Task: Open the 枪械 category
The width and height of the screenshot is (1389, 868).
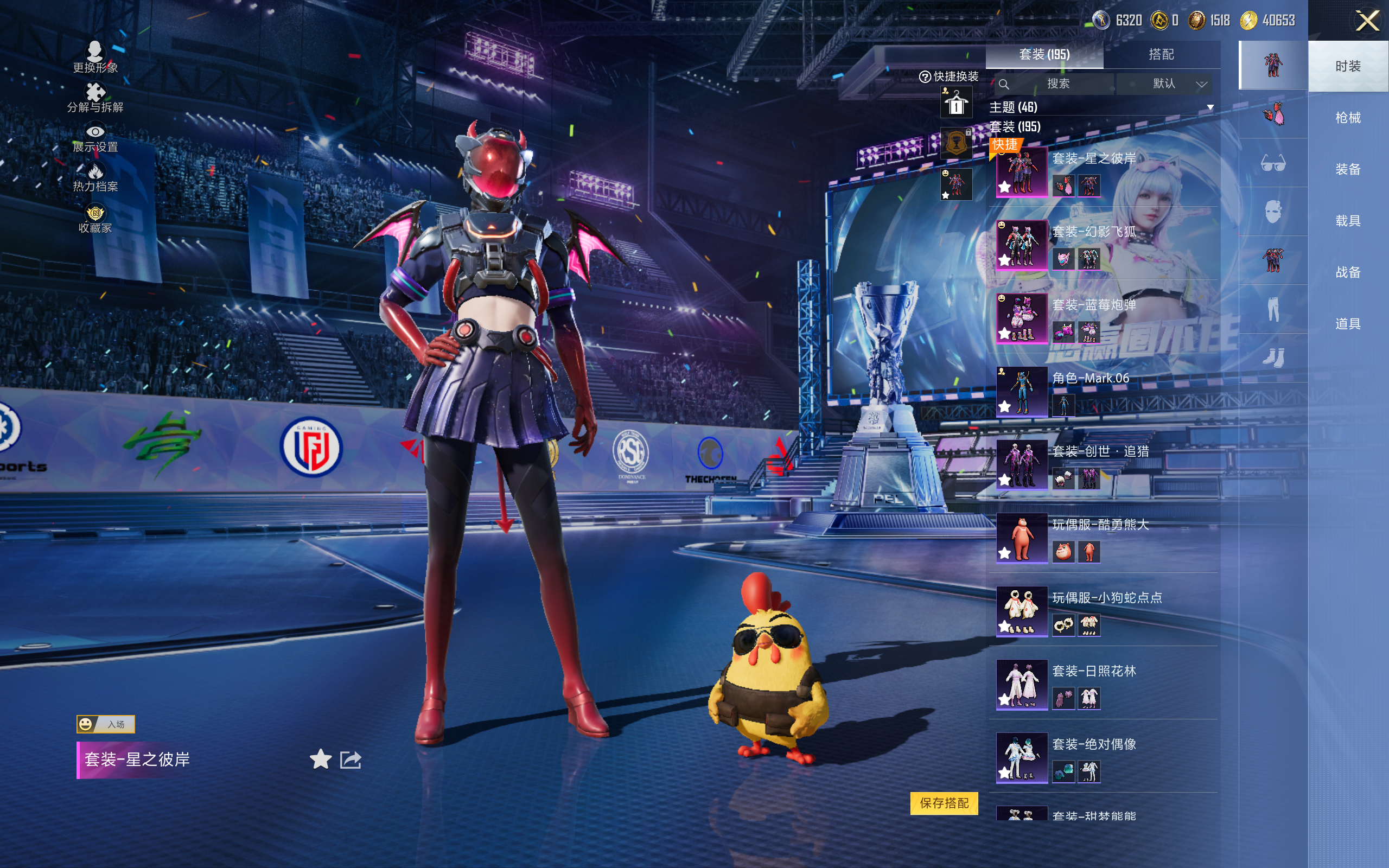Action: pos(1347,118)
